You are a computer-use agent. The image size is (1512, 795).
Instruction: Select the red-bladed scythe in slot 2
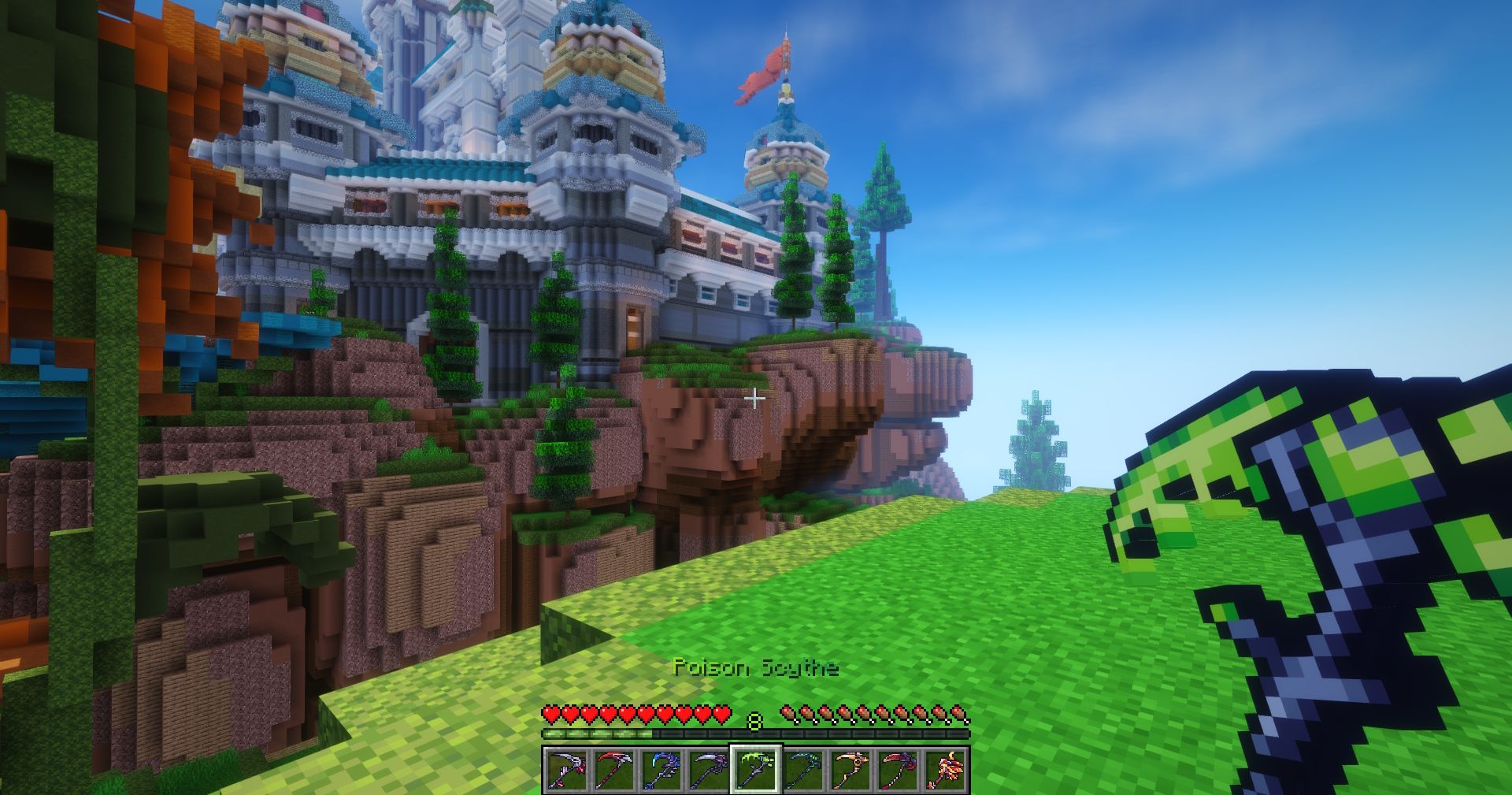point(613,769)
